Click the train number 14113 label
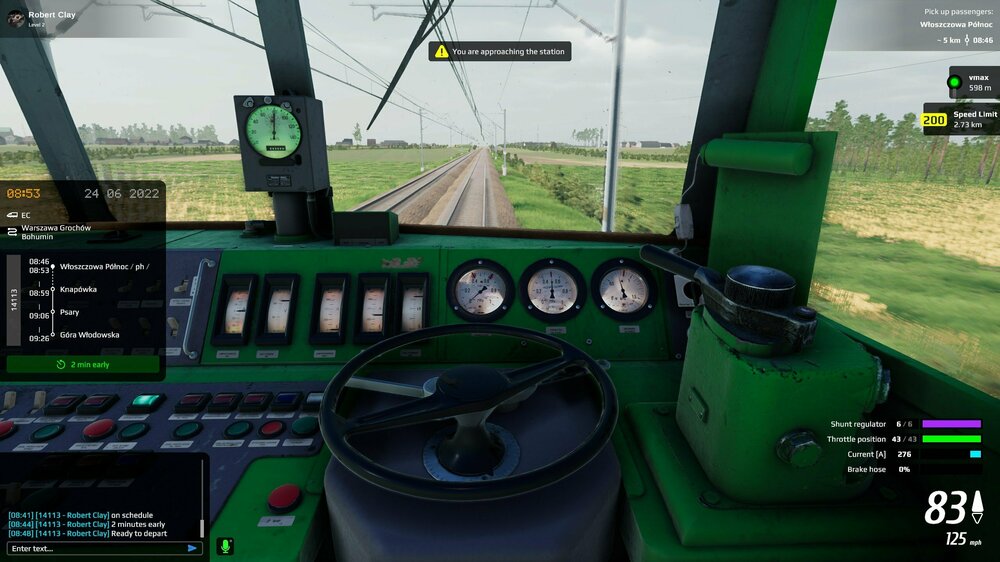Image resolution: width=1000 pixels, height=562 pixels. coord(15,300)
